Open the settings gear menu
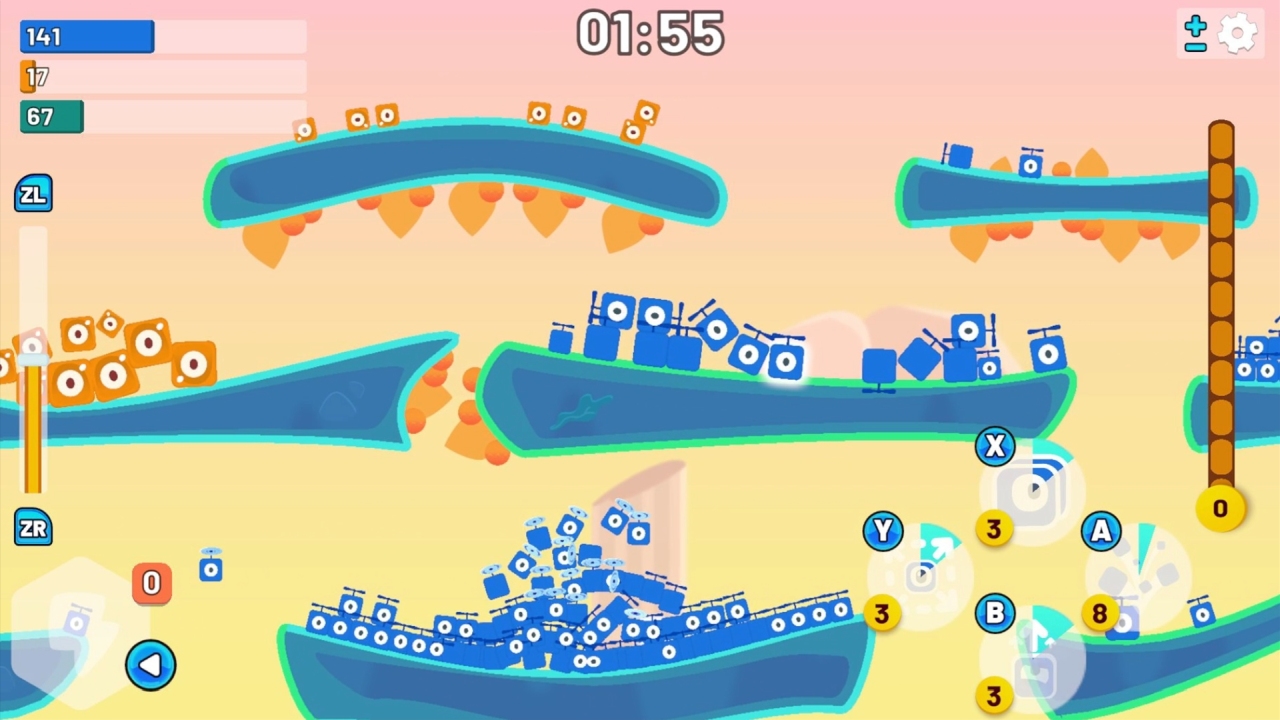1280x720 pixels. [x=1238, y=31]
